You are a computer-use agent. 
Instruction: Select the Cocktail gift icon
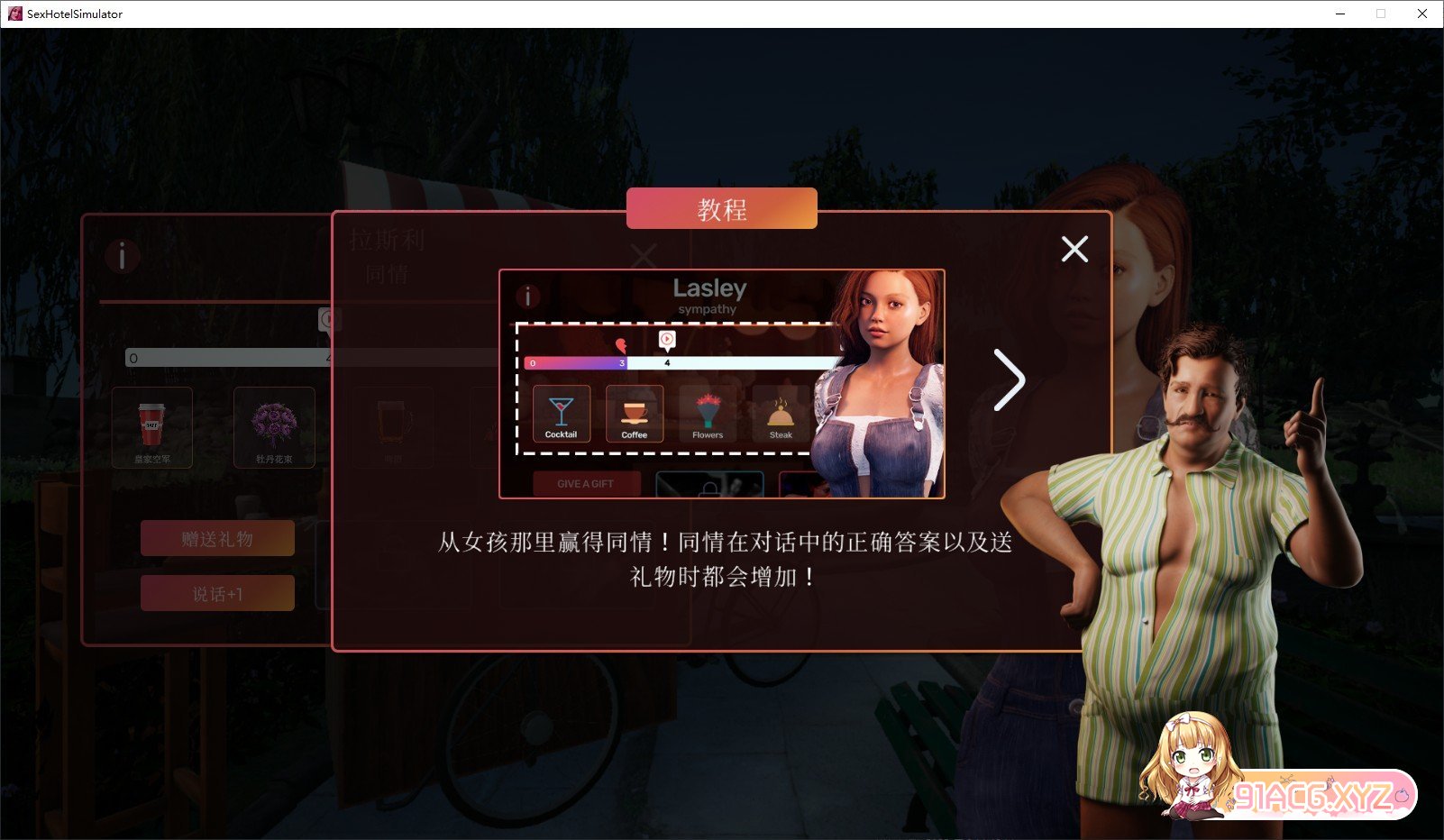click(561, 414)
